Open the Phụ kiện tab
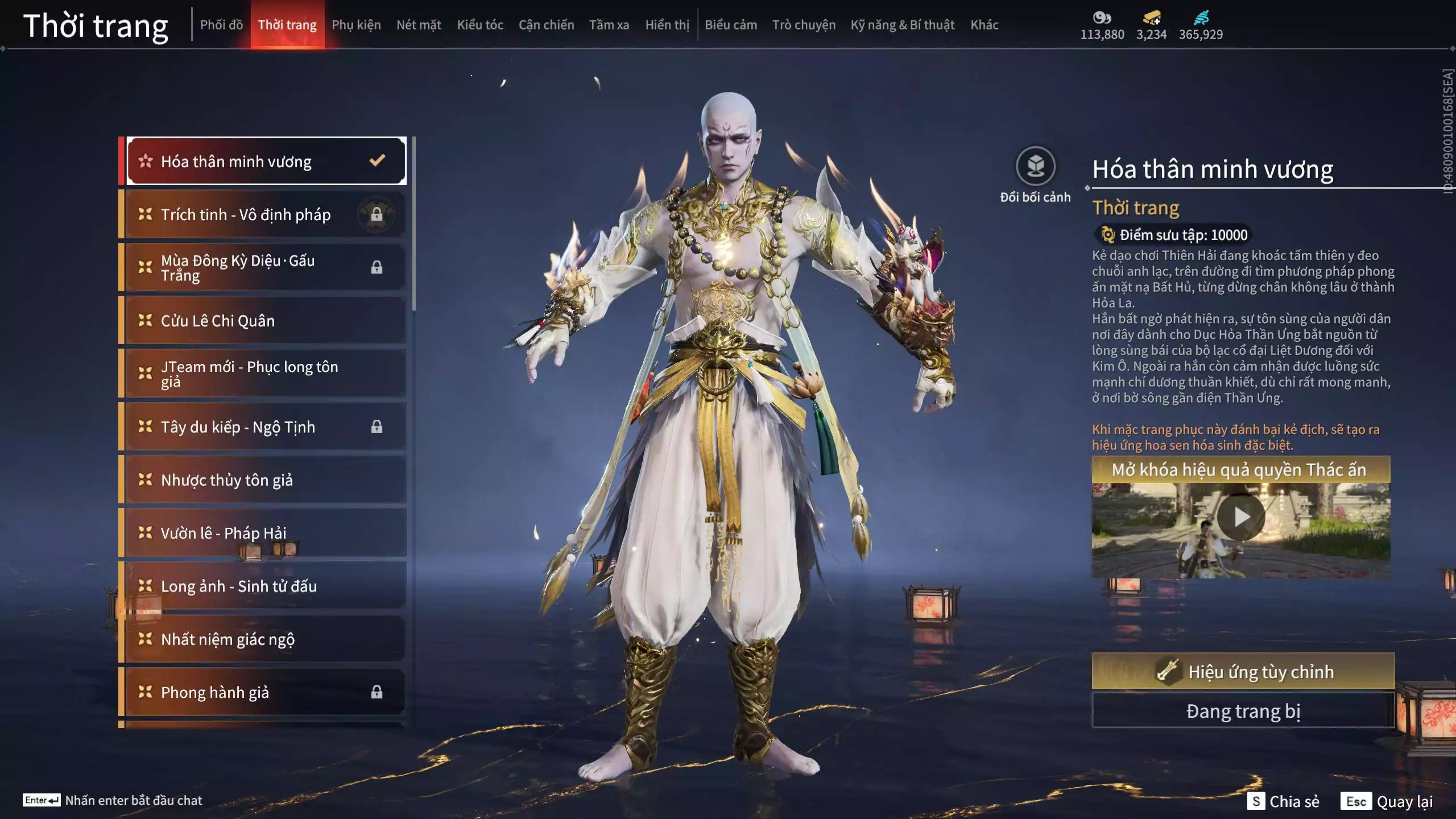The image size is (1456, 819). coord(356,24)
